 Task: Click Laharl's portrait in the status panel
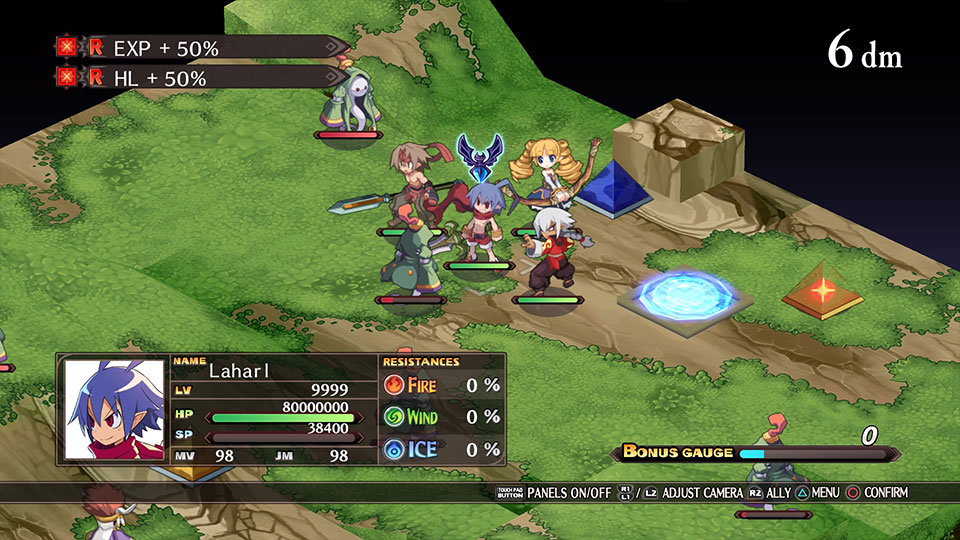114,409
